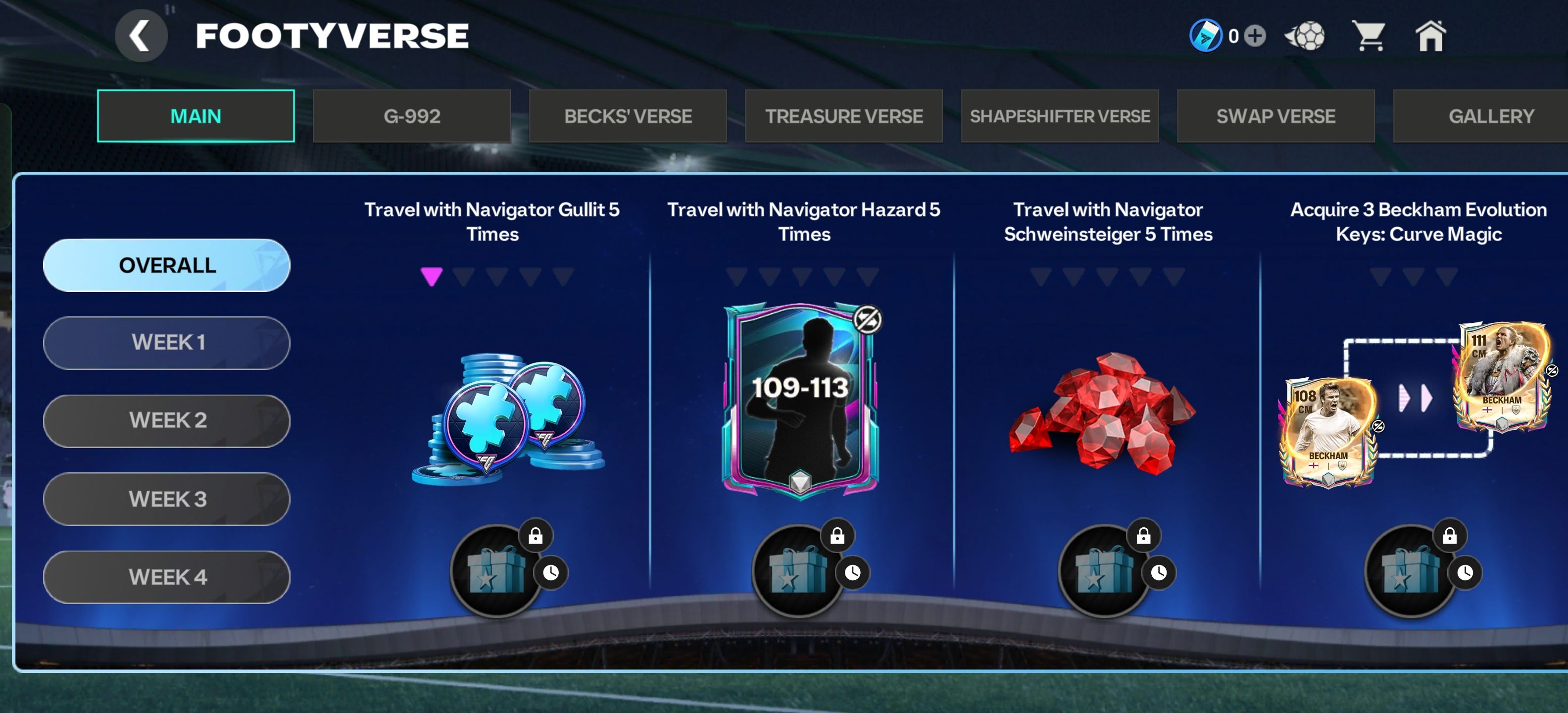
Task: Inspect the red gems reward
Action: (x=1102, y=414)
